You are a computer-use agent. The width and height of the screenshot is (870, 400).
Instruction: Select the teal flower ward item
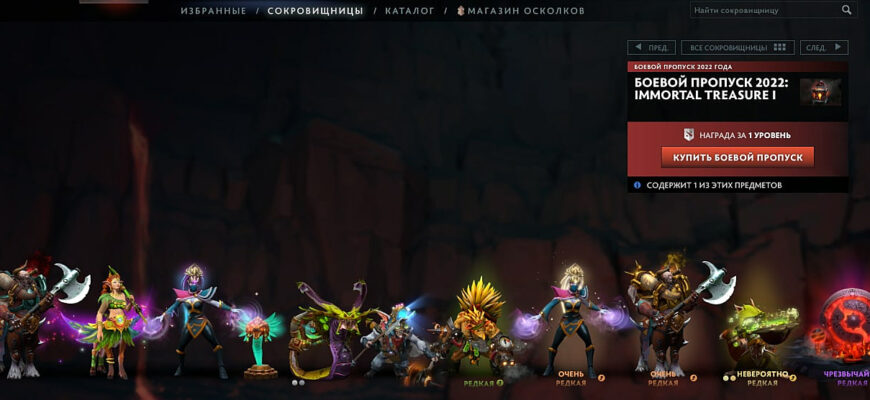pyautogui.click(x=263, y=340)
